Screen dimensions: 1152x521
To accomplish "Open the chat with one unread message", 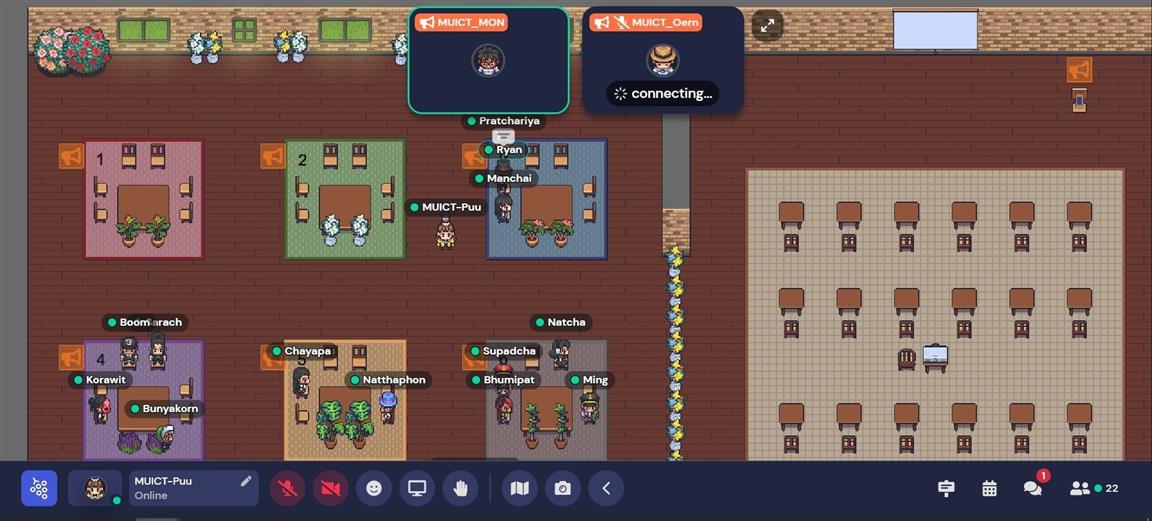I will pyautogui.click(x=1032, y=488).
